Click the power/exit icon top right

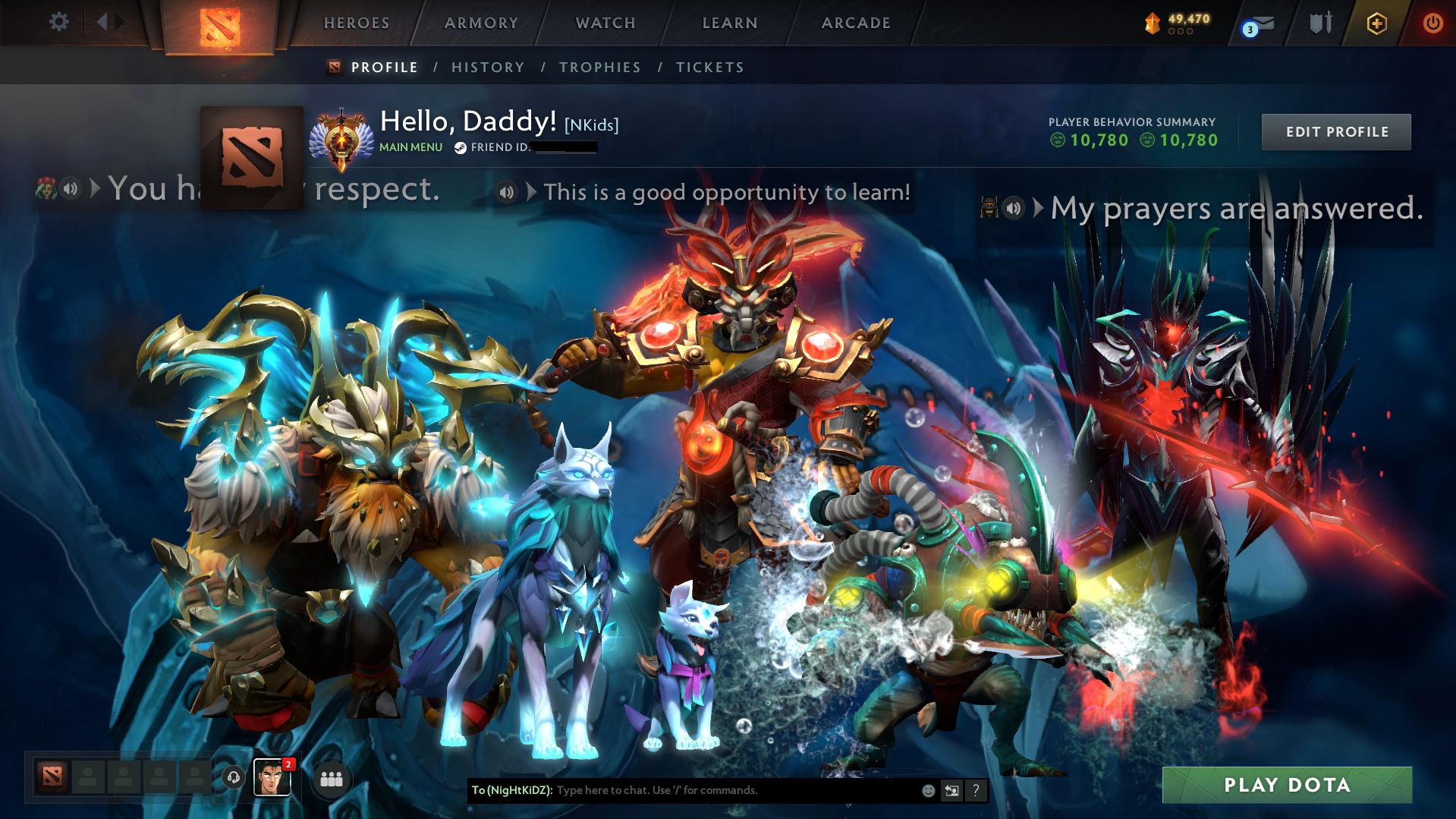tap(1432, 23)
